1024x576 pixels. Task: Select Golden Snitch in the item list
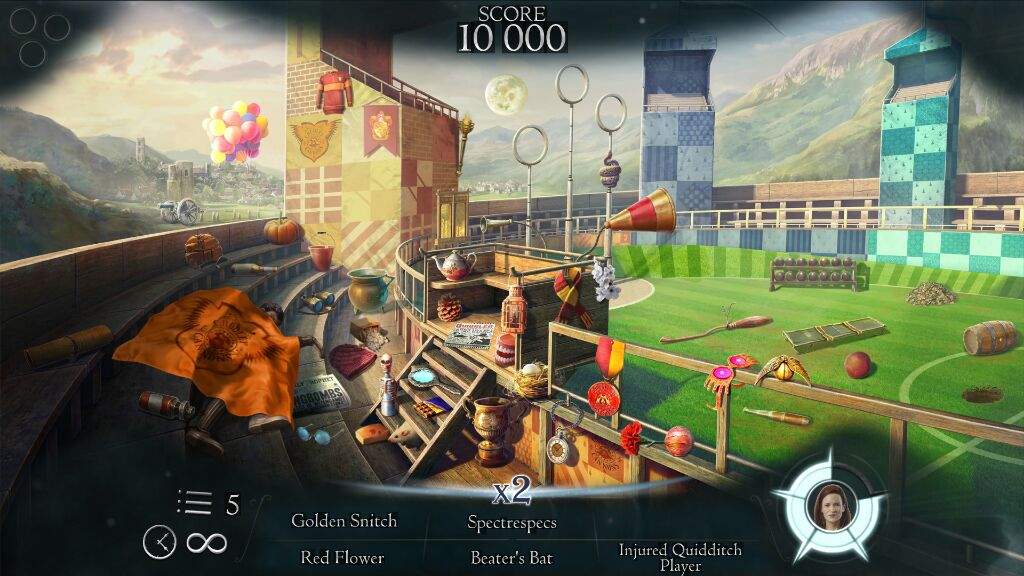pos(344,521)
